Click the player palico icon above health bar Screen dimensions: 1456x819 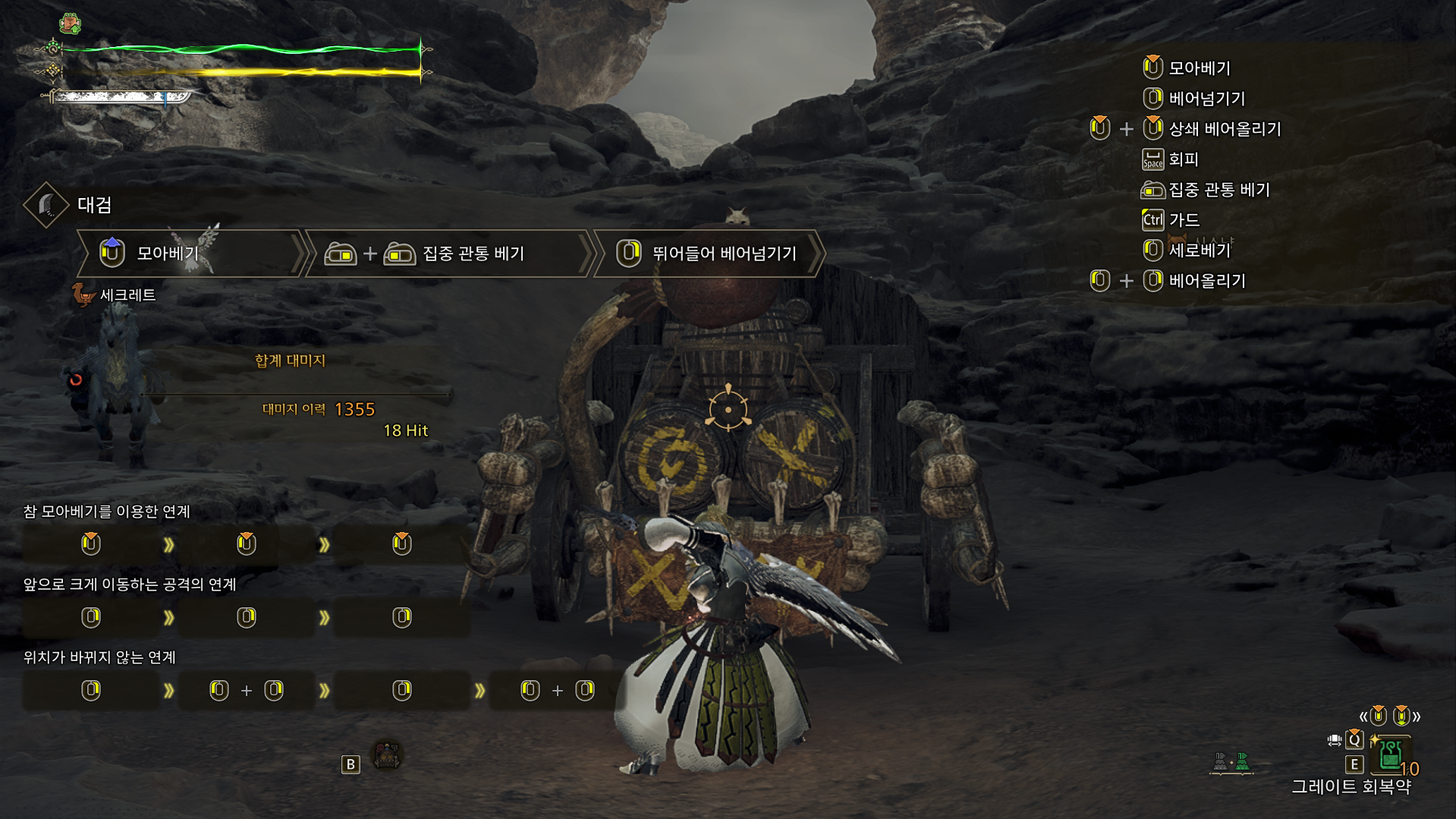click(x=70, y=24)
